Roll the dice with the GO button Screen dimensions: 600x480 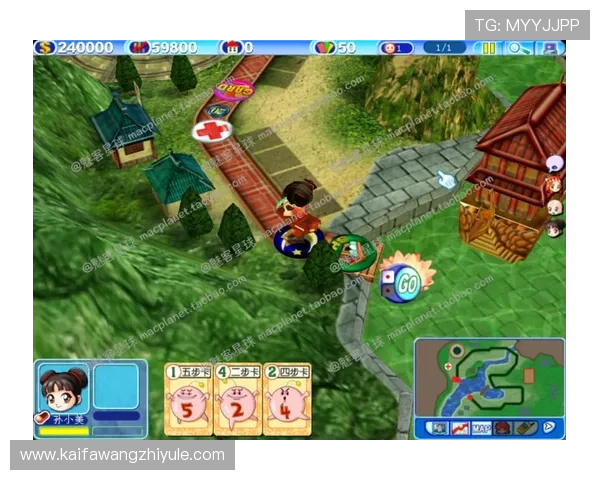coord(405,283)
